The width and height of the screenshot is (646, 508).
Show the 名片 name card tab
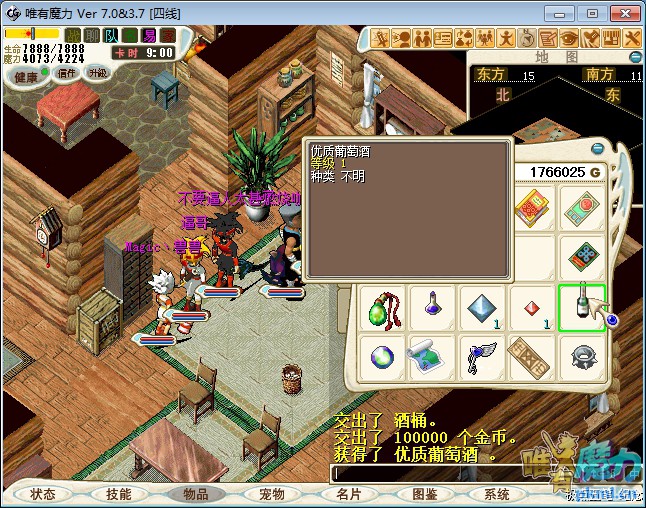tap(348, 494)
